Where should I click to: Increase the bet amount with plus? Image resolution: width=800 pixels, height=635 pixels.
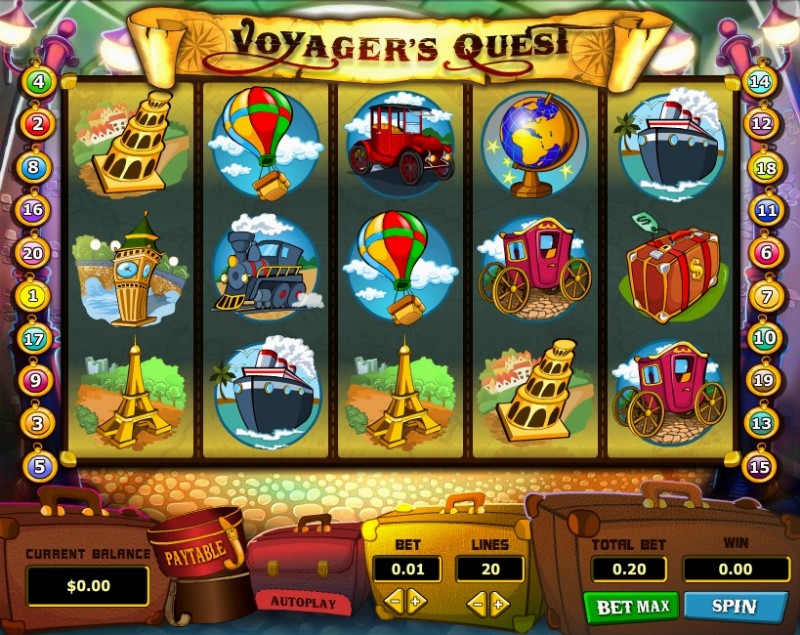click(x=416, y=601)
